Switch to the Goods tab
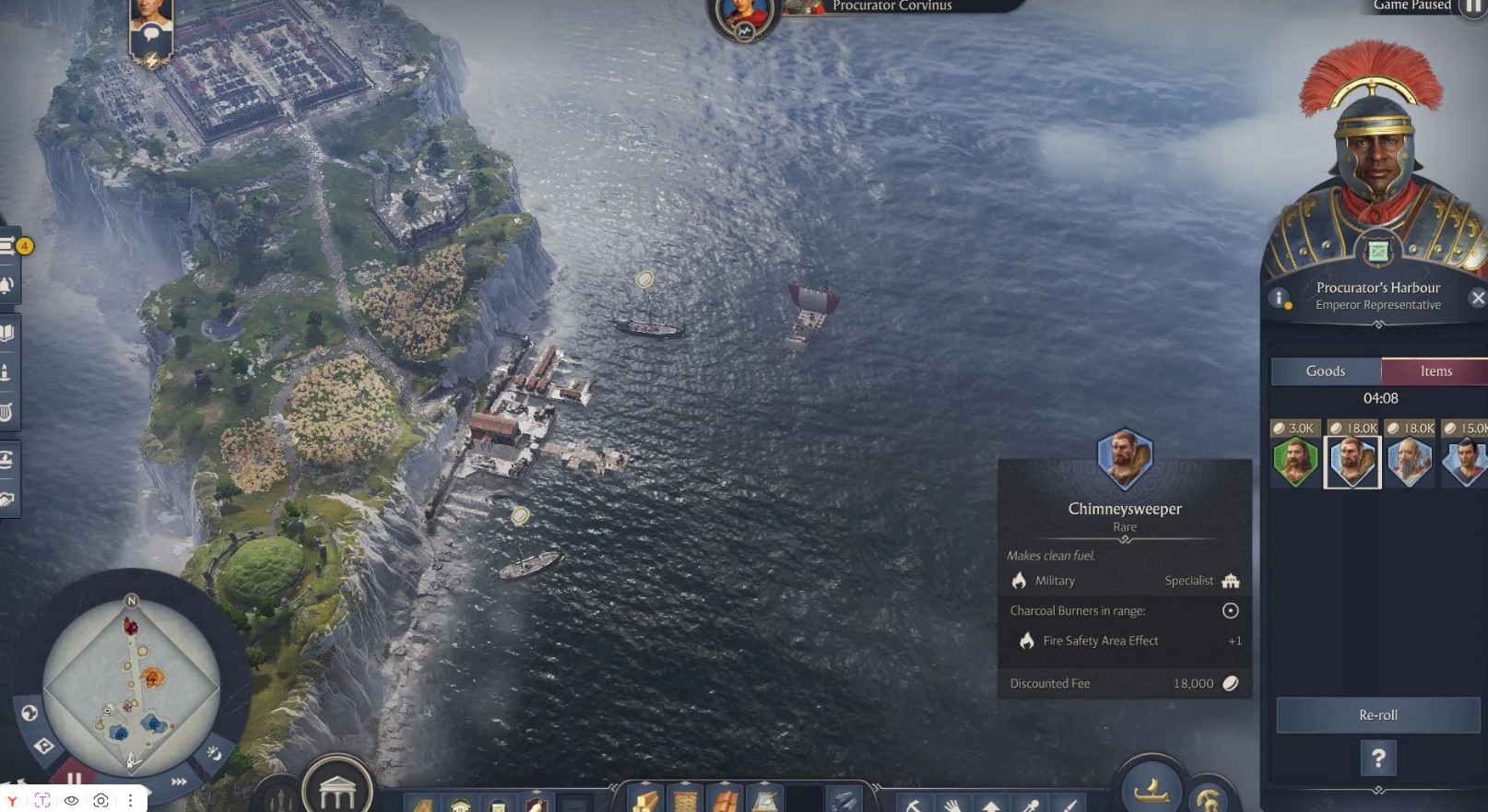Image resolution: width=1488 pixels, height=812 pixels. (1325, 371)
